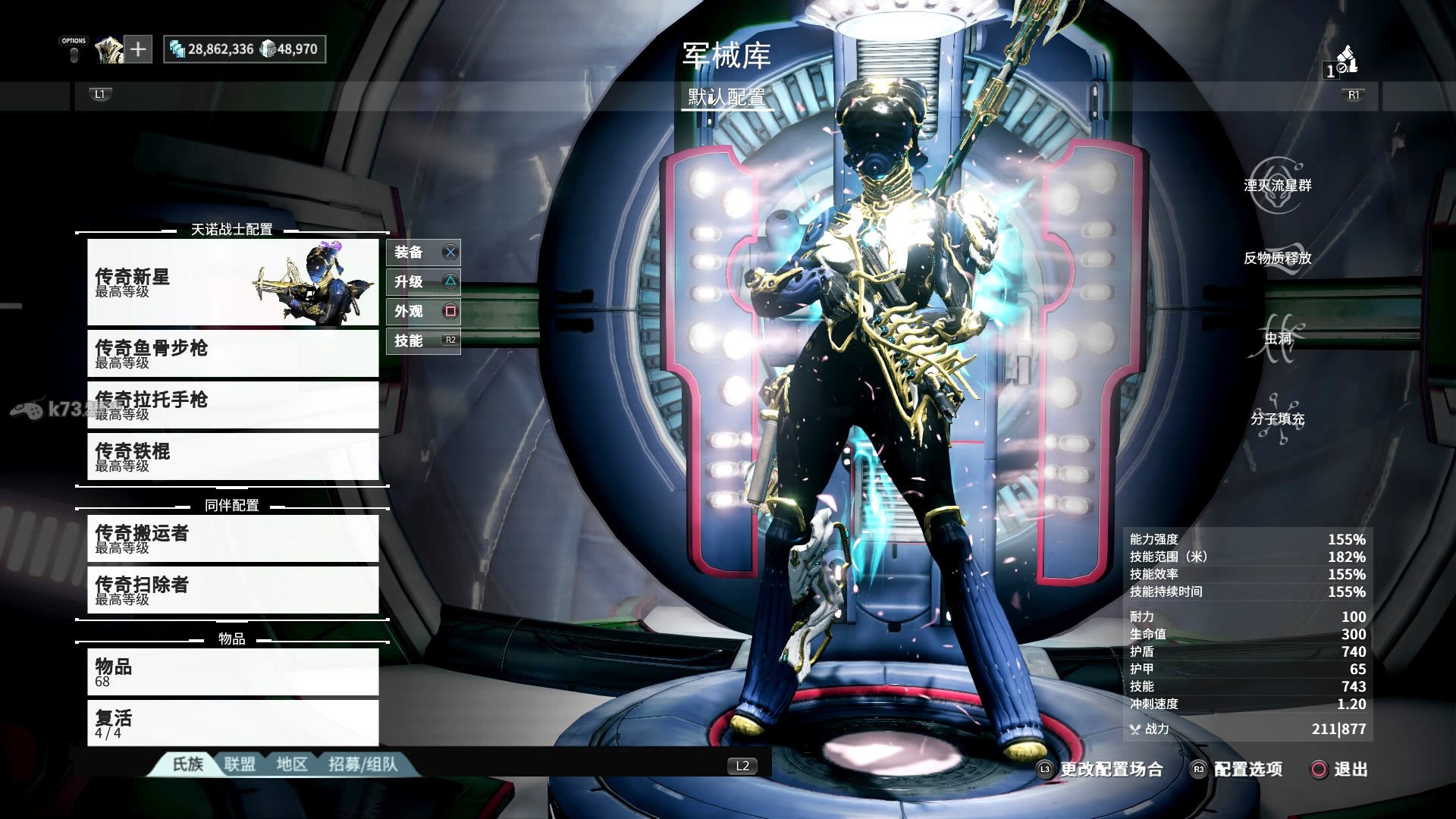The image size is (1456, 819).
Task: Show the 技能 abilities option
Action: (423, 341)
